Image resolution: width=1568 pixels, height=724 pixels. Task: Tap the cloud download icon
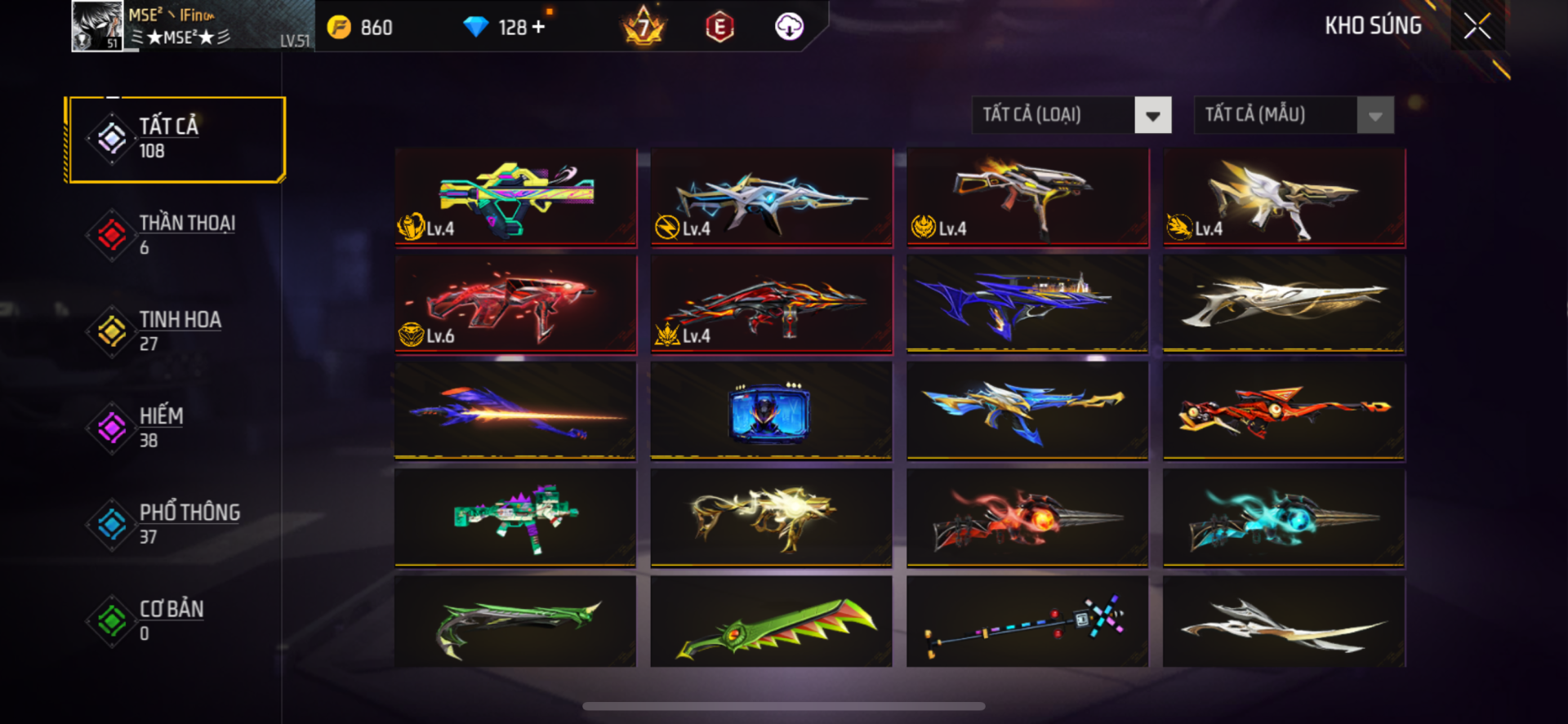click(x=788, y=27)
